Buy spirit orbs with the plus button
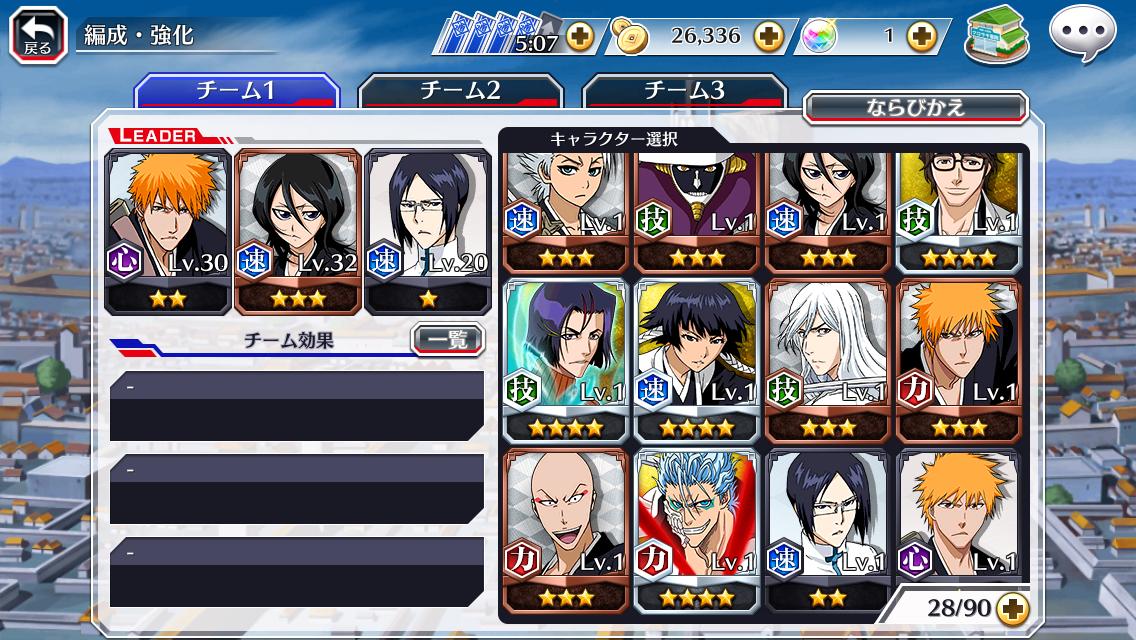The width and height of the screenshot is (1136, 640). (x=921, y=37)
